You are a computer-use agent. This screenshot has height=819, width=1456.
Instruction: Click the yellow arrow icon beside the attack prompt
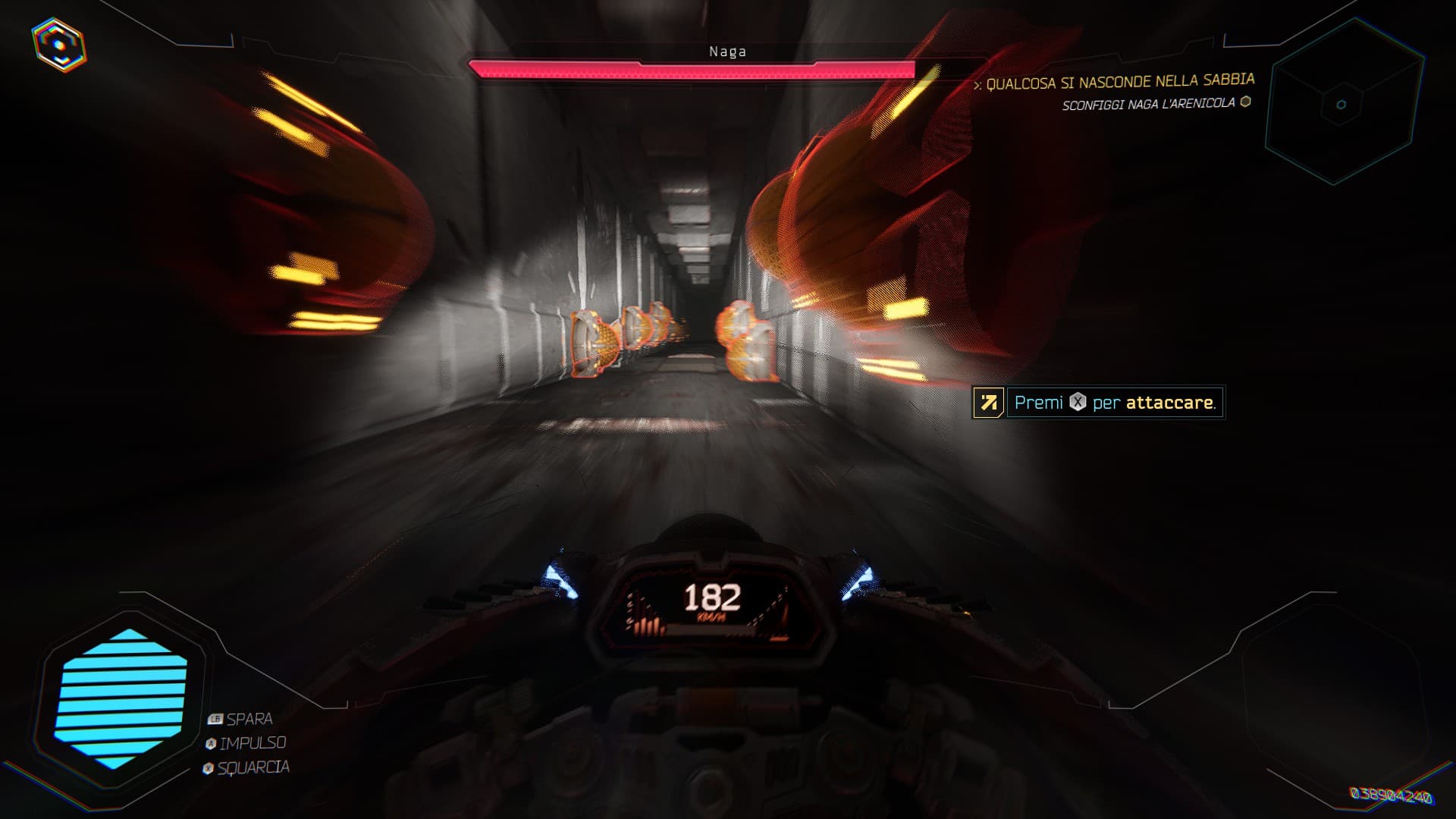pos(988,403)
